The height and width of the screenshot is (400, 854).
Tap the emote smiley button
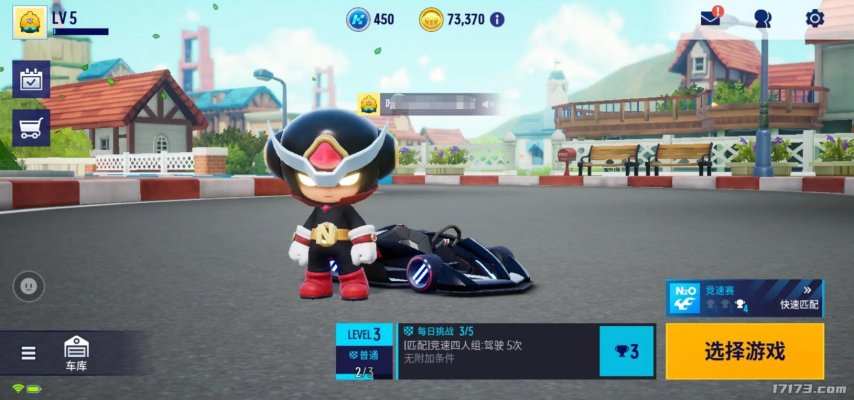tap(28, 286)
